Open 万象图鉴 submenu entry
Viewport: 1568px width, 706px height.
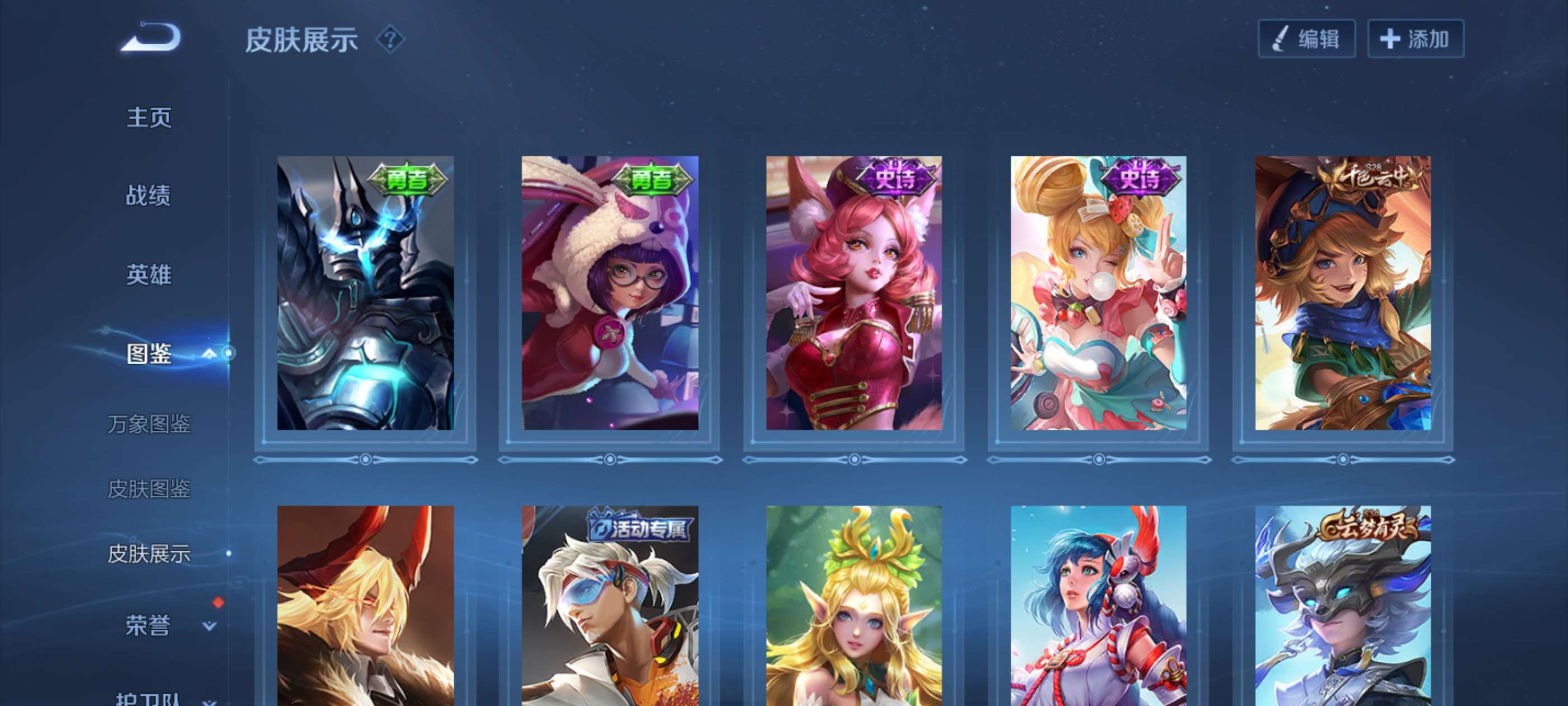tap(148, 424)
